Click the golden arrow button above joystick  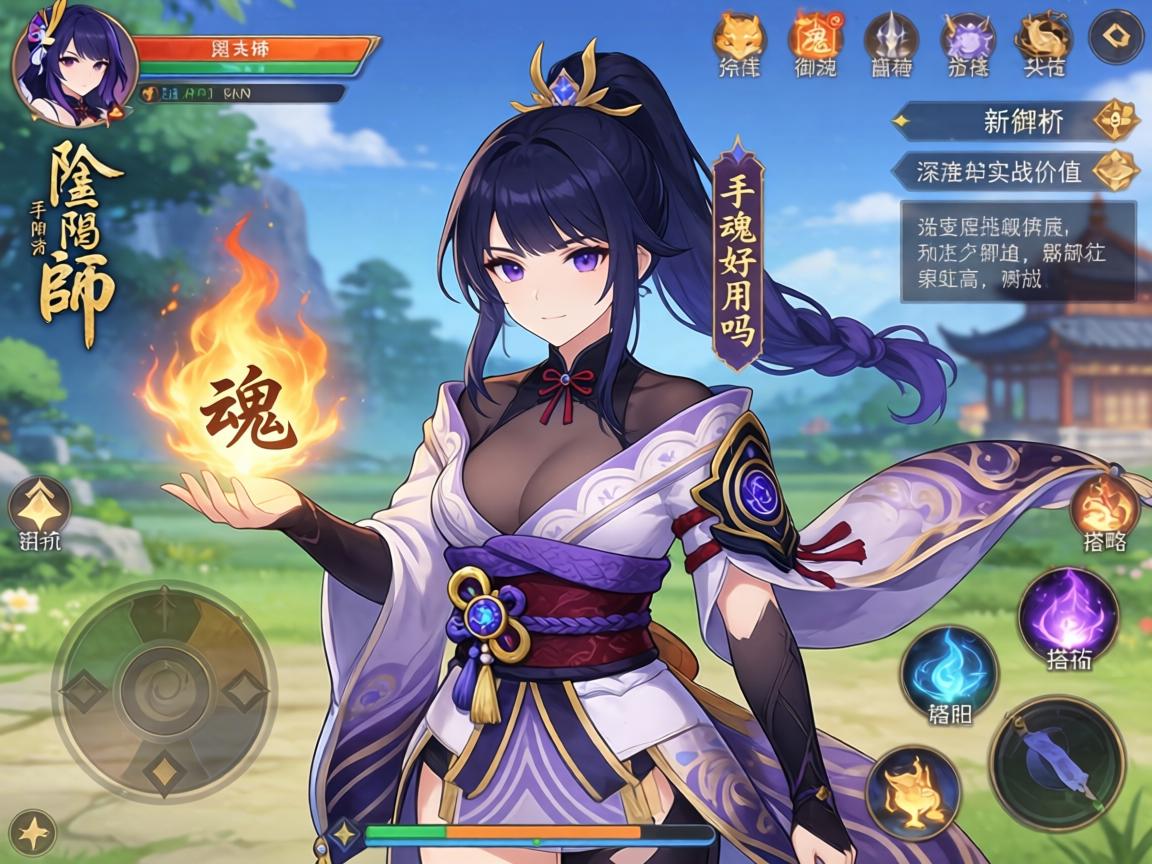(39, 506)
